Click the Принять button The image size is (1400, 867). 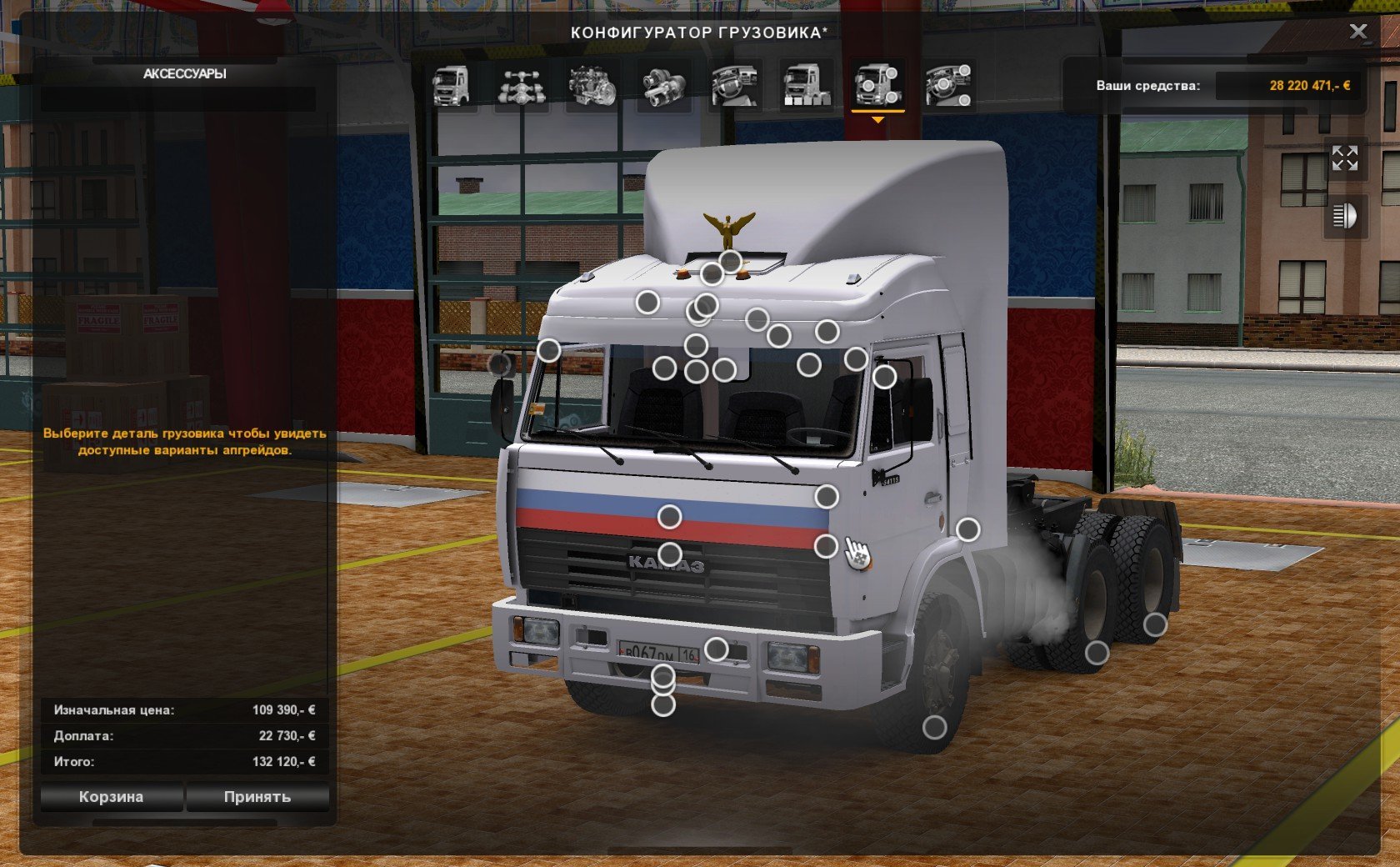tap(257, 797)
